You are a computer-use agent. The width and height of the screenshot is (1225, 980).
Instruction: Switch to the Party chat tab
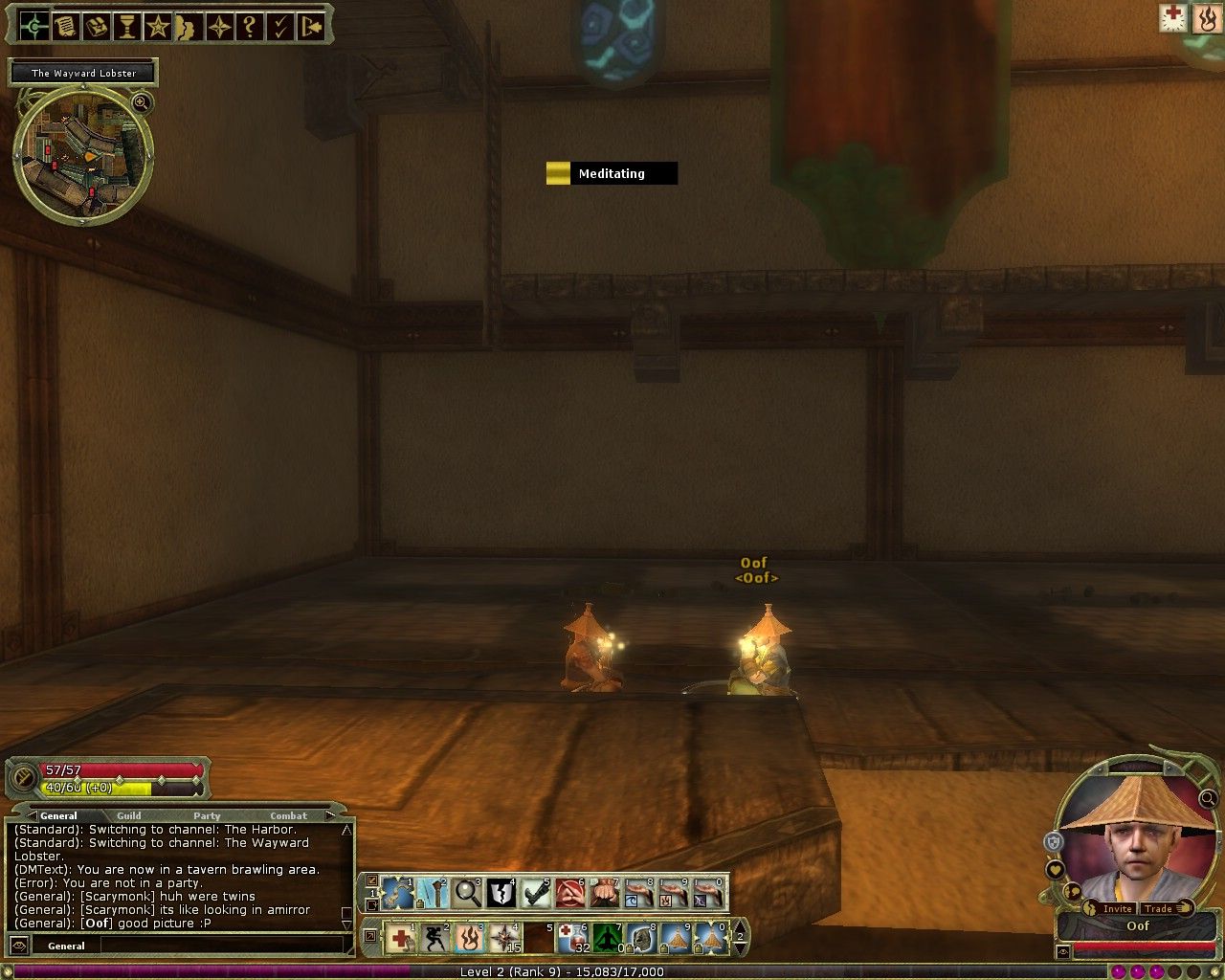click(x=207, y=816)
